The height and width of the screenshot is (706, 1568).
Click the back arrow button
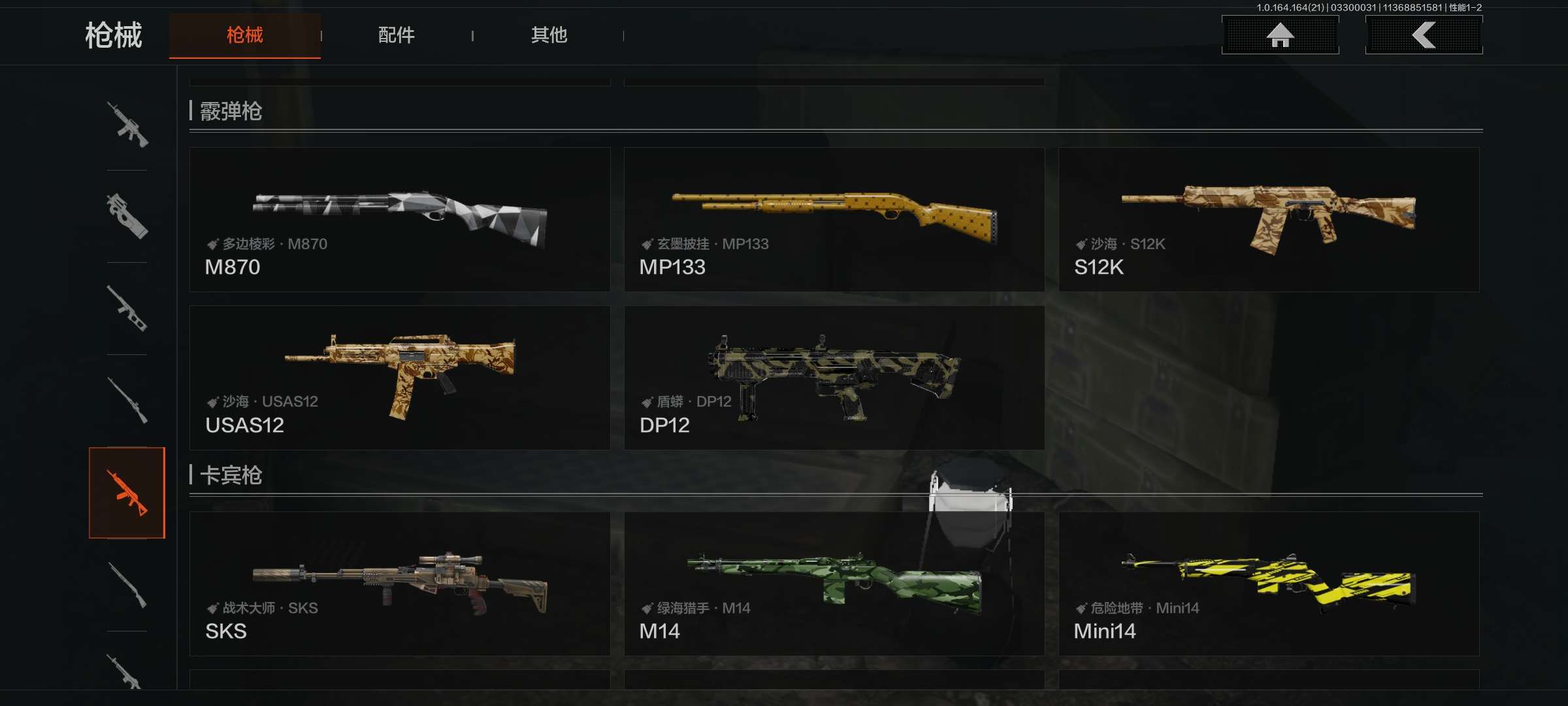coord(1424,35)
